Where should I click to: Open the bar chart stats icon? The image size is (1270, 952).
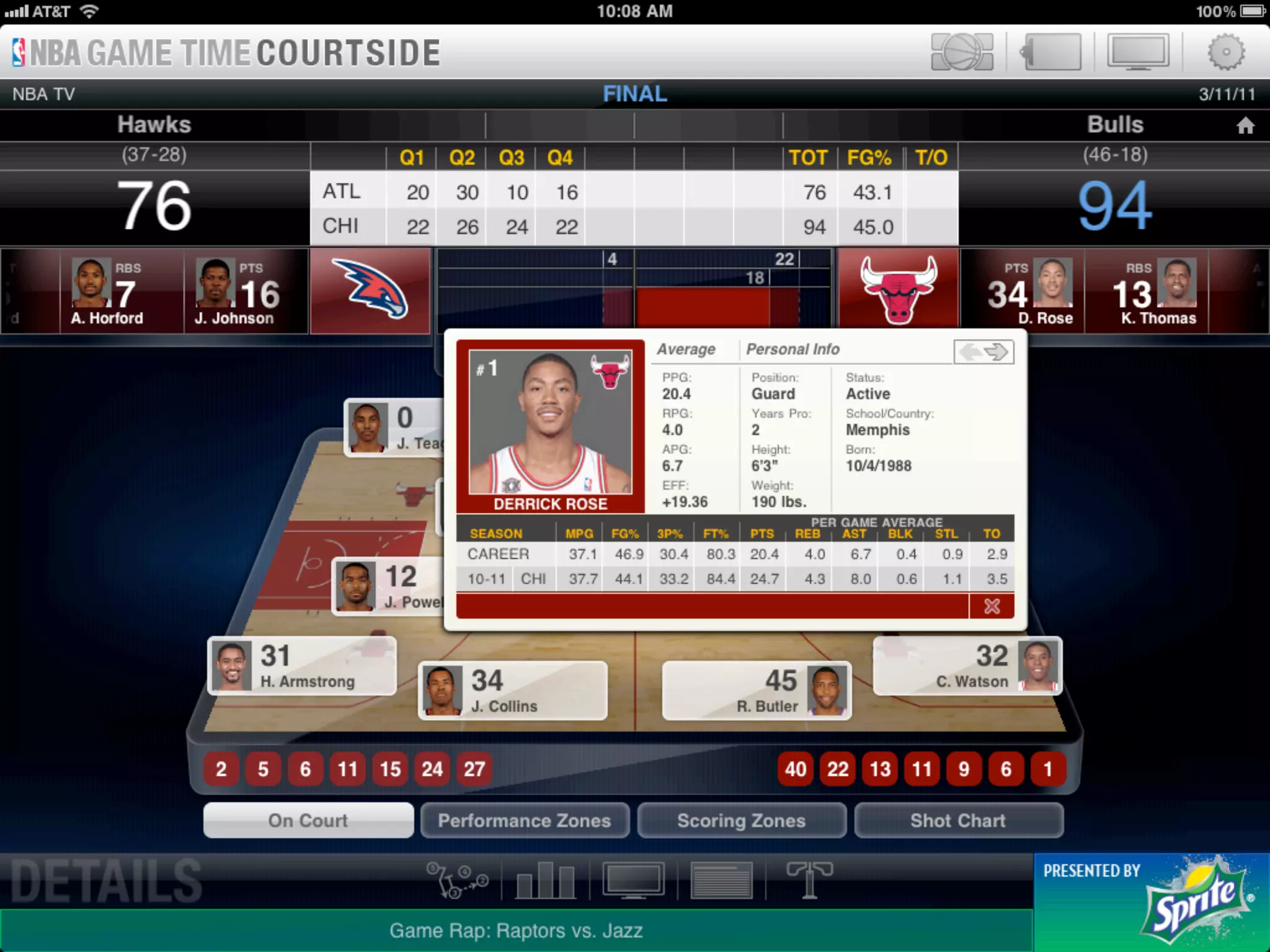546,880
